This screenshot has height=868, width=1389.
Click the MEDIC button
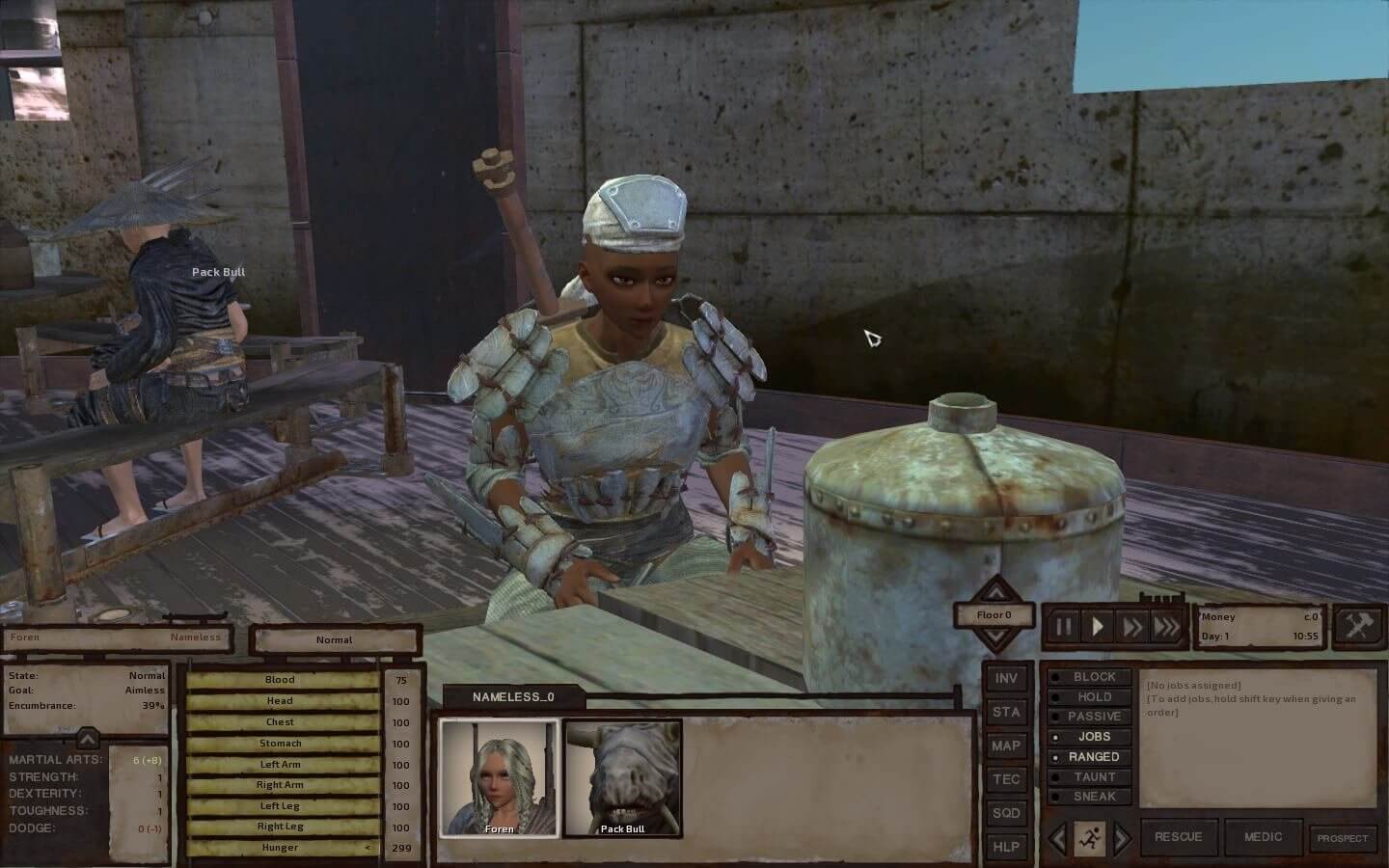(x=1264, y=837)
